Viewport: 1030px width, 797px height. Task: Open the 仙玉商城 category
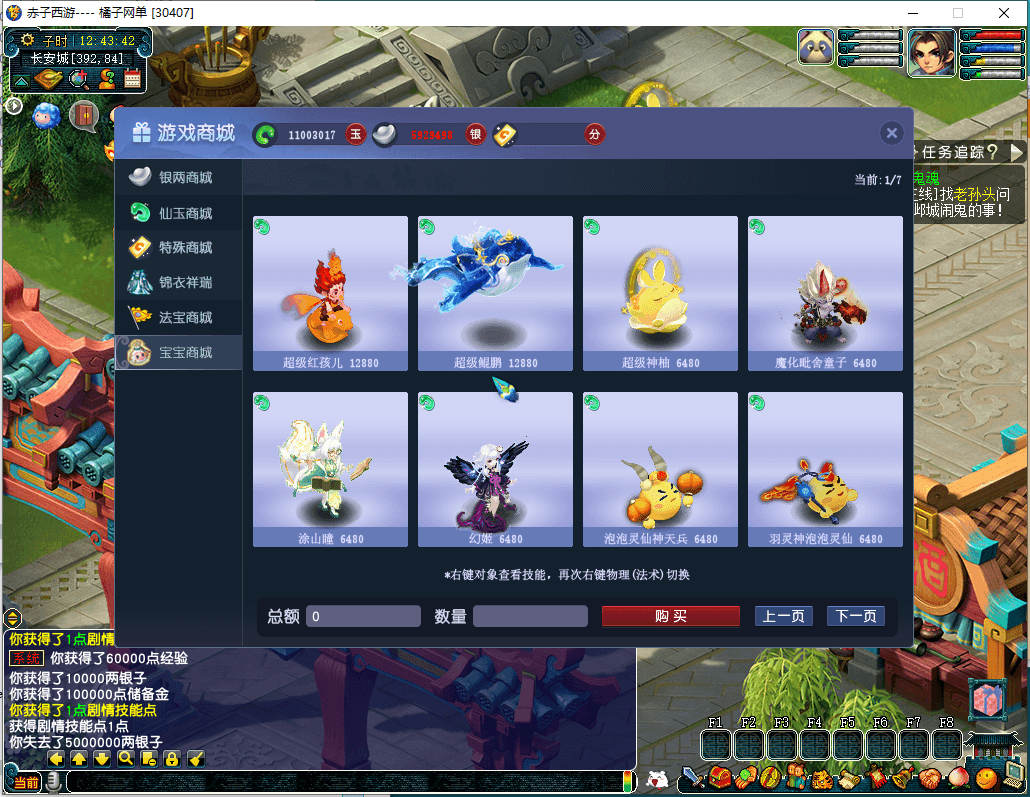pyautogui.click(x=178, y=213)
